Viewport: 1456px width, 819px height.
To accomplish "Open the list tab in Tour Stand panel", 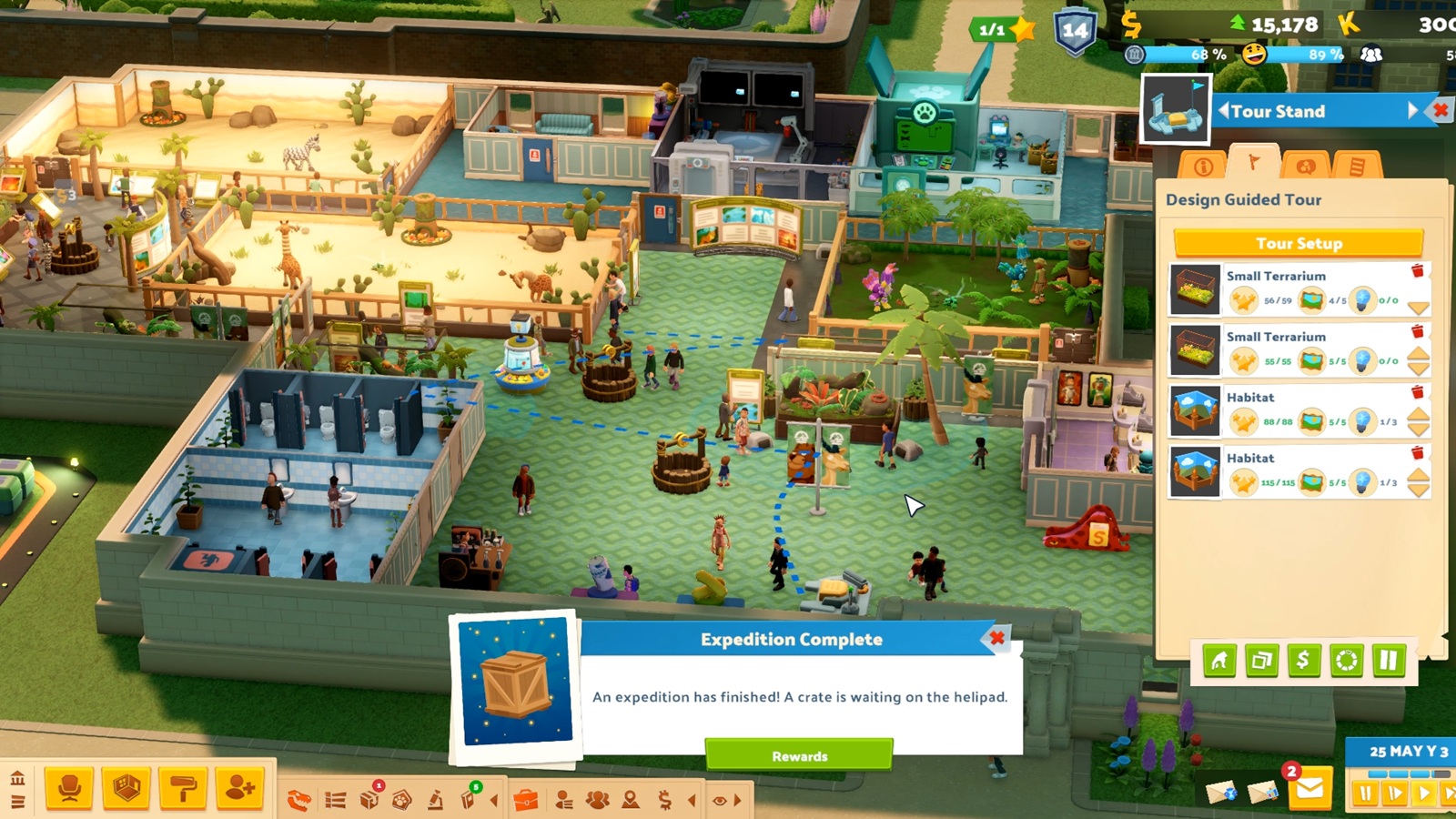I will [x=1357, y=167].
